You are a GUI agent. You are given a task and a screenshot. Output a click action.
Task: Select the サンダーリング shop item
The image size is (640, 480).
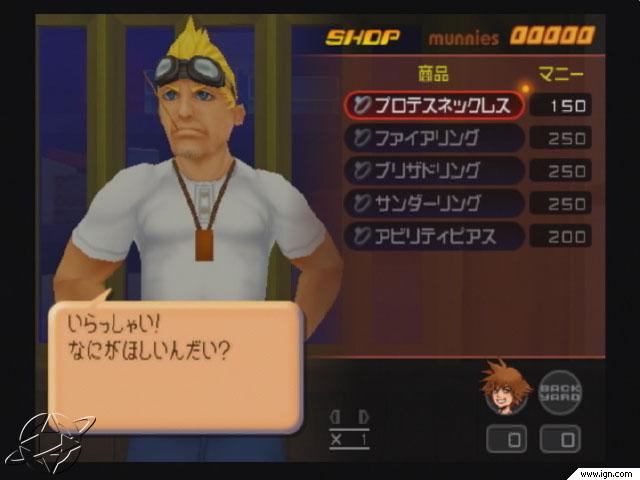[434, 203]
